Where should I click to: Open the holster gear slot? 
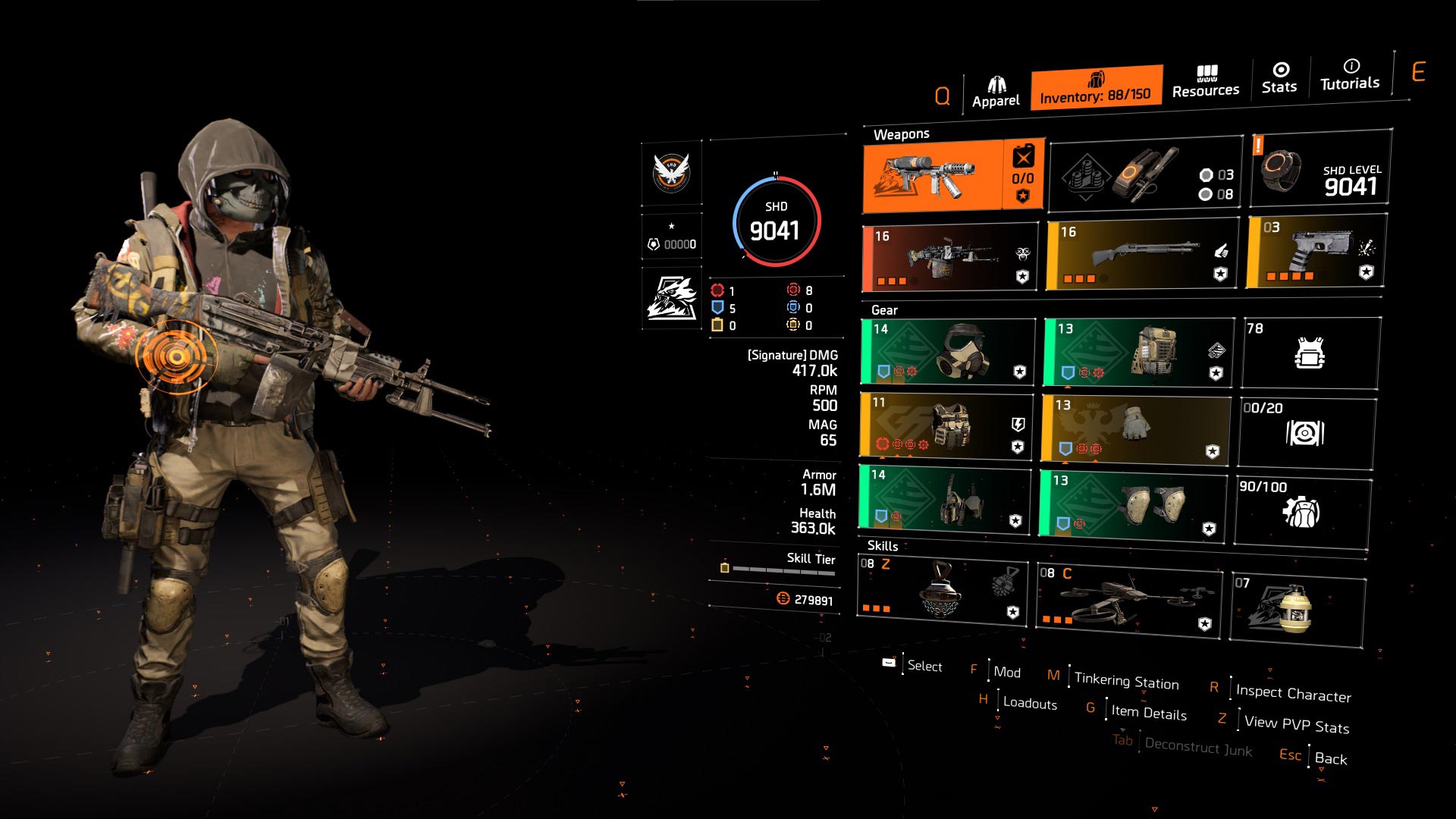(945, 498)
